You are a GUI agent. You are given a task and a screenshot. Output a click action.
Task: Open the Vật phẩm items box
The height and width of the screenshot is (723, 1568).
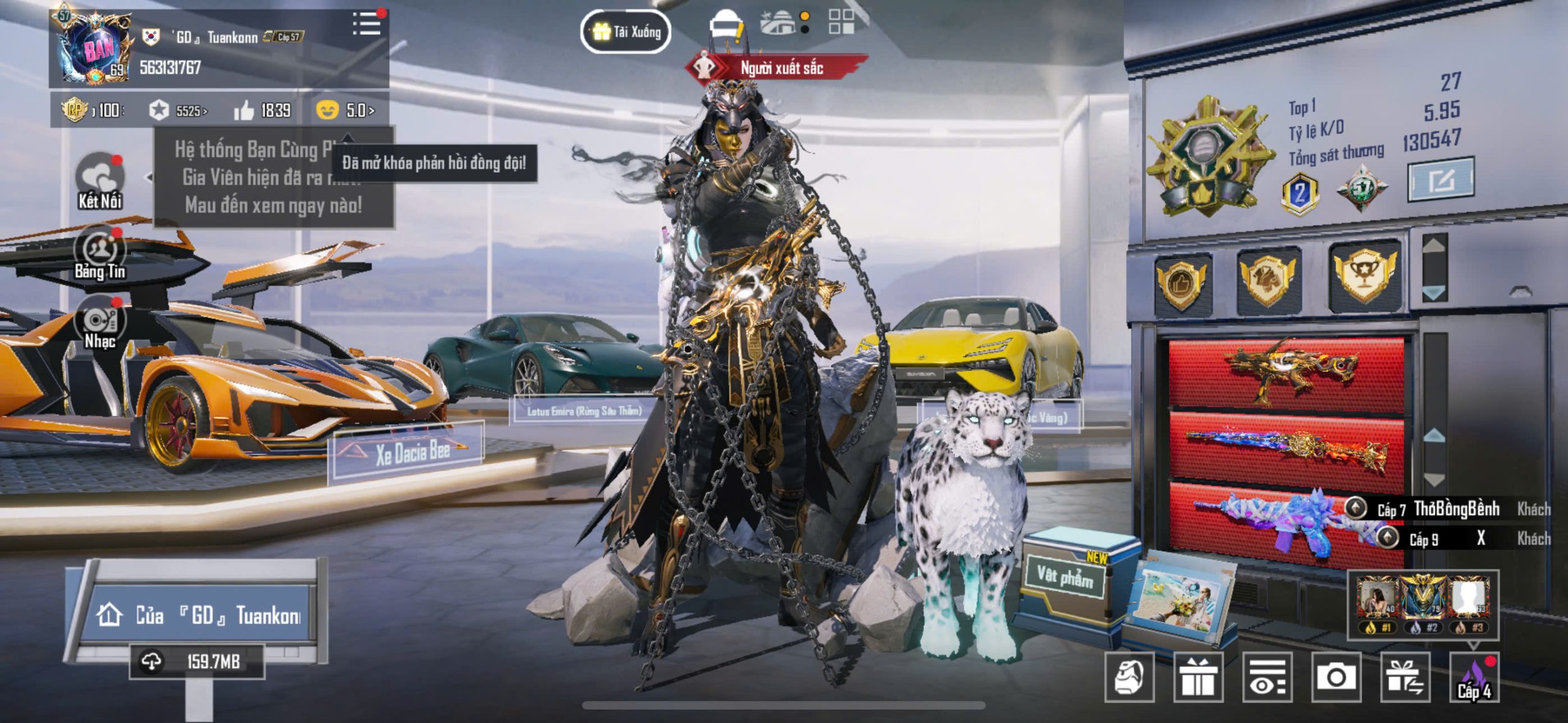coord(1066,579)
